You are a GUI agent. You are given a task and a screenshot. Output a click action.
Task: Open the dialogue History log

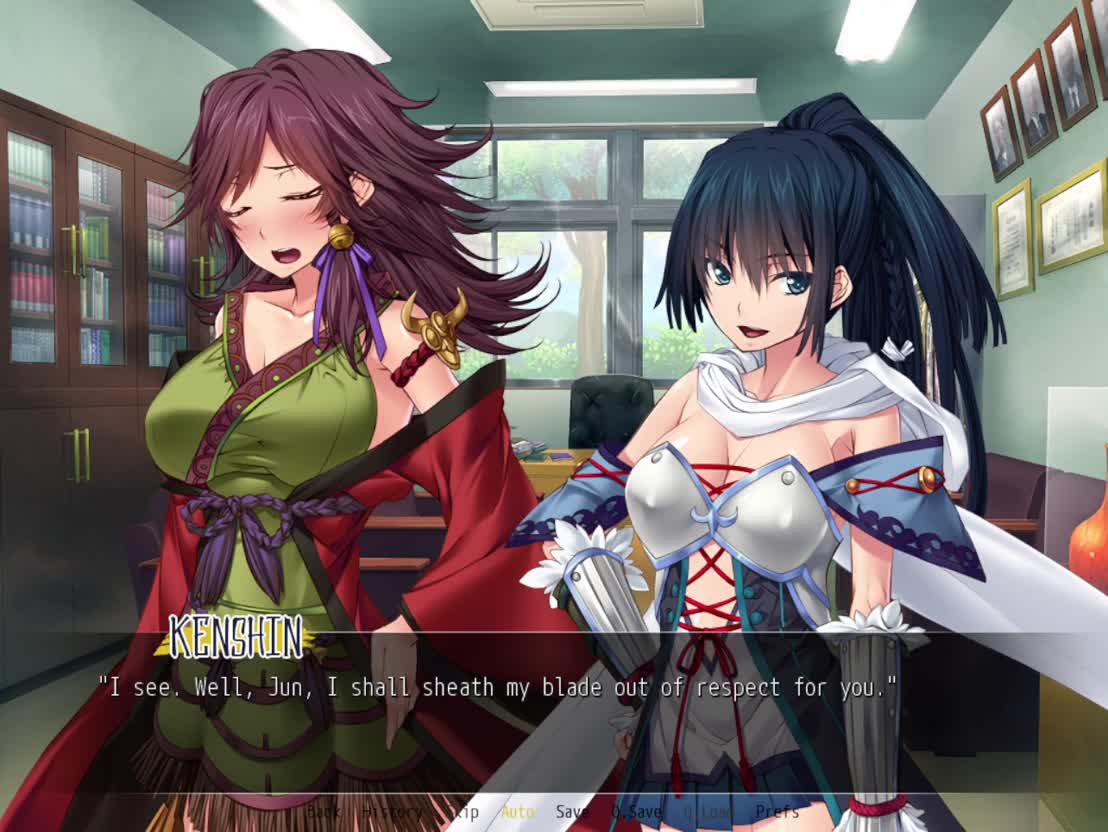(392, 812)
